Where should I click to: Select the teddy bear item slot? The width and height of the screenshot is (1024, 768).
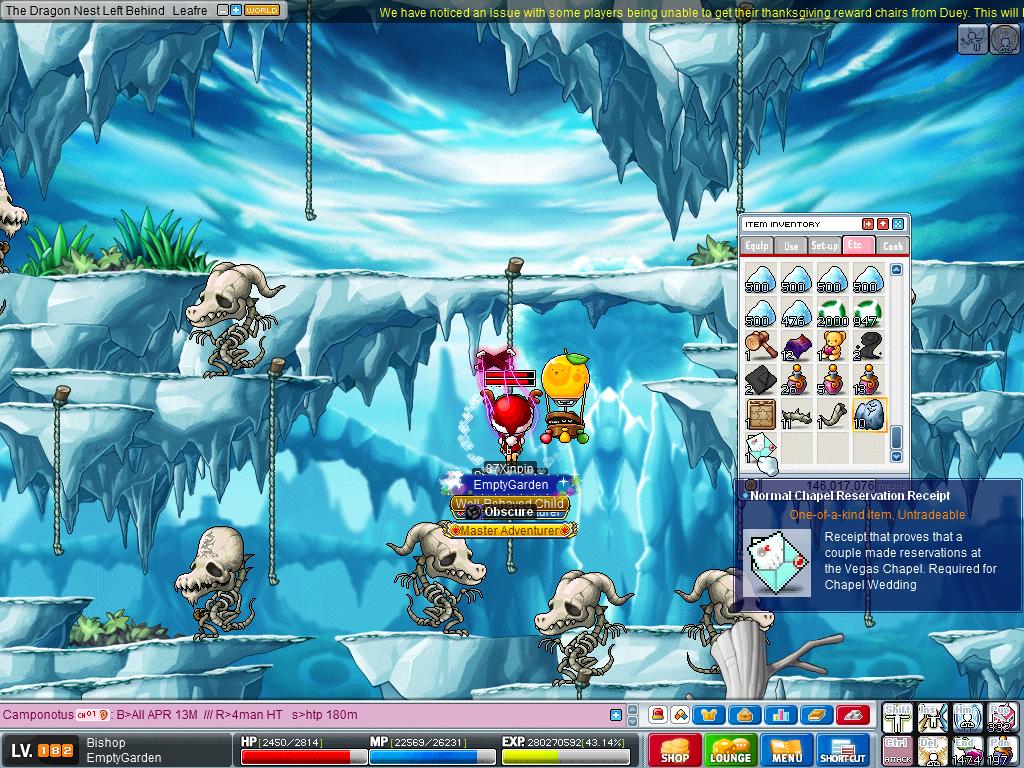(x=832, y=346)
